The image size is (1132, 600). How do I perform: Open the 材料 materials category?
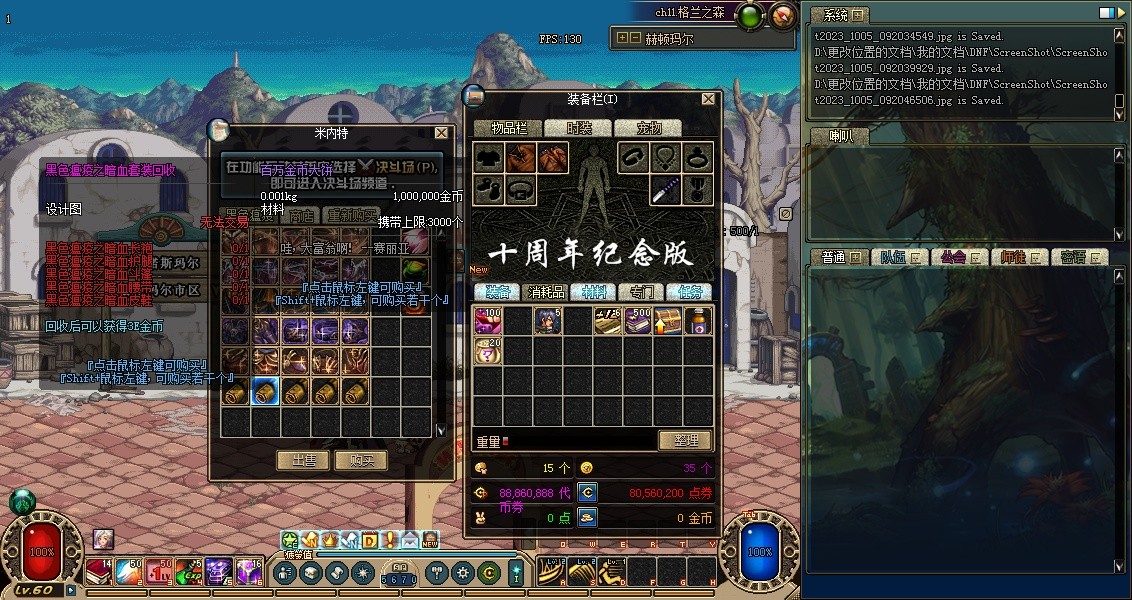pyautogui.click(x=594, y=292)
